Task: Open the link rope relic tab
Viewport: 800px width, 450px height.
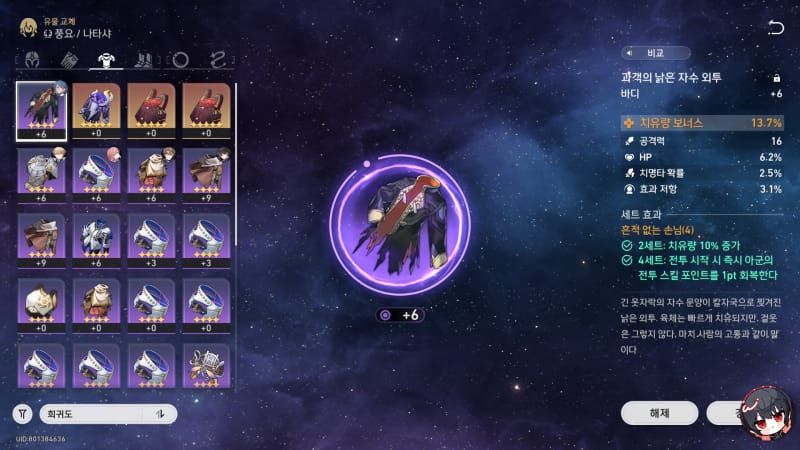Action: pyautogui.click(x=217, y=60)
